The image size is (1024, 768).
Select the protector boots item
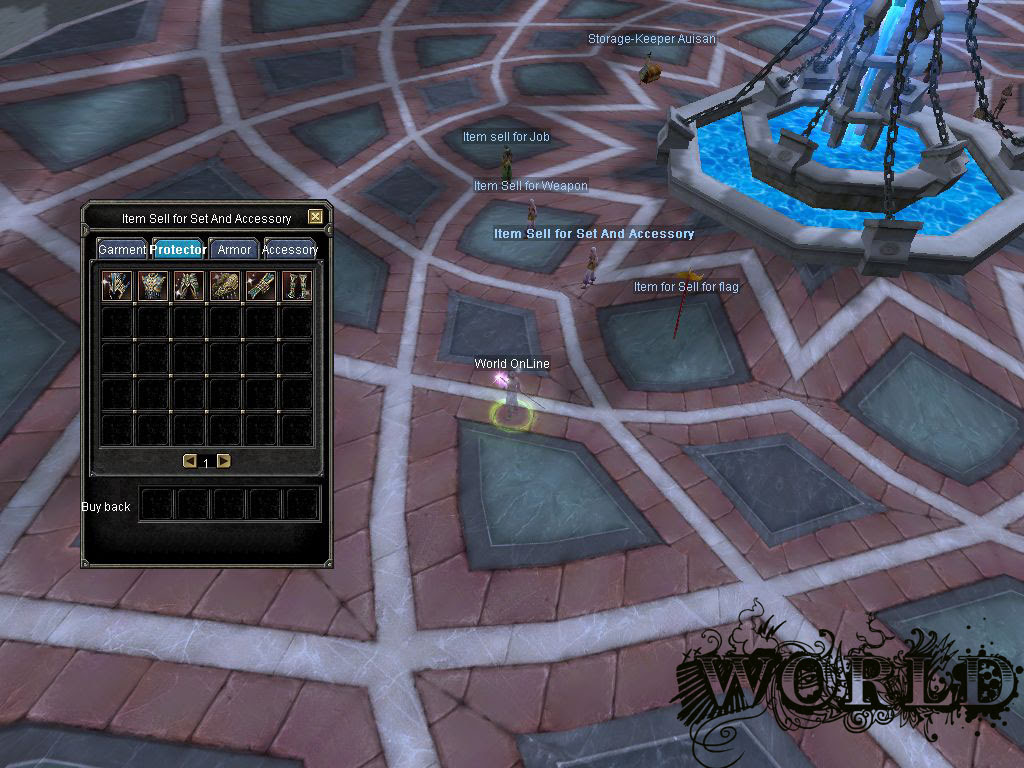pos(296,286)
